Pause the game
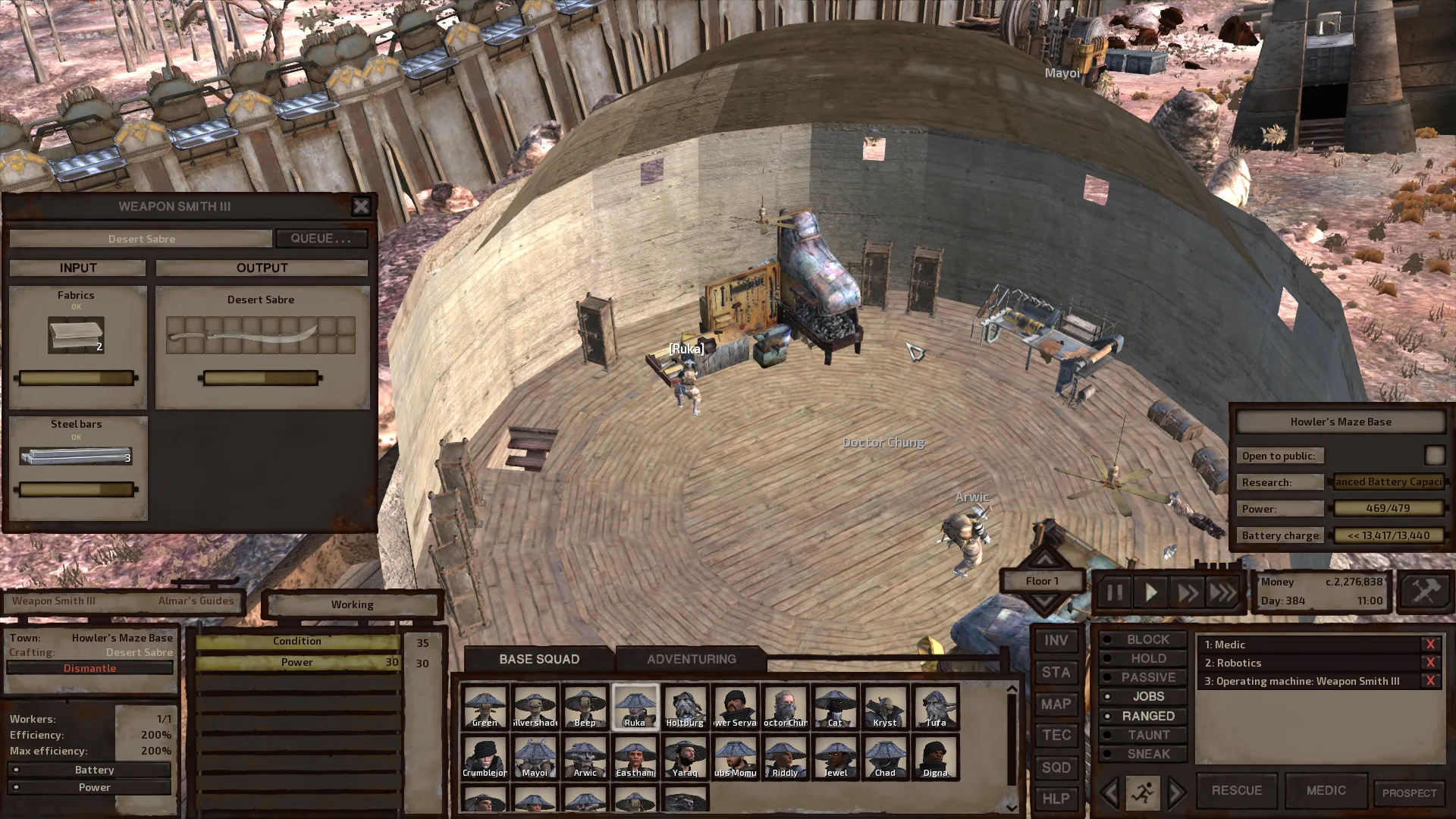Image resolution: width=1456 pixels, height=819 pixels. [1114, 592]
